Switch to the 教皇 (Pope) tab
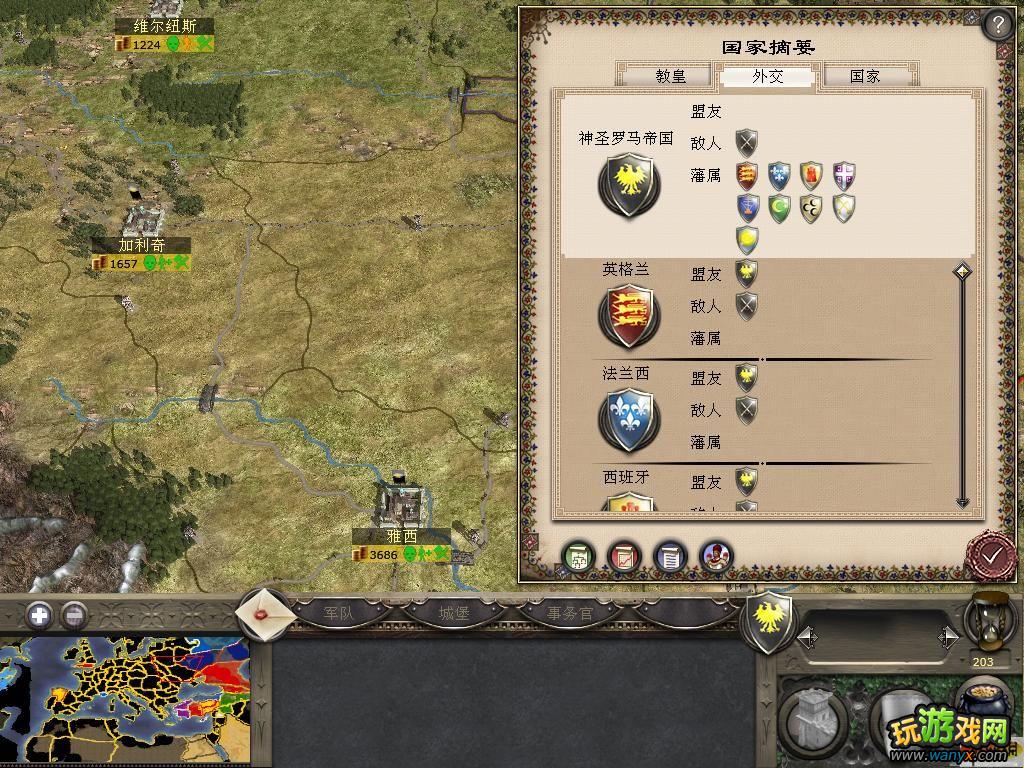Viewport: 1024px width, 768px height. (x=670, y=76)
